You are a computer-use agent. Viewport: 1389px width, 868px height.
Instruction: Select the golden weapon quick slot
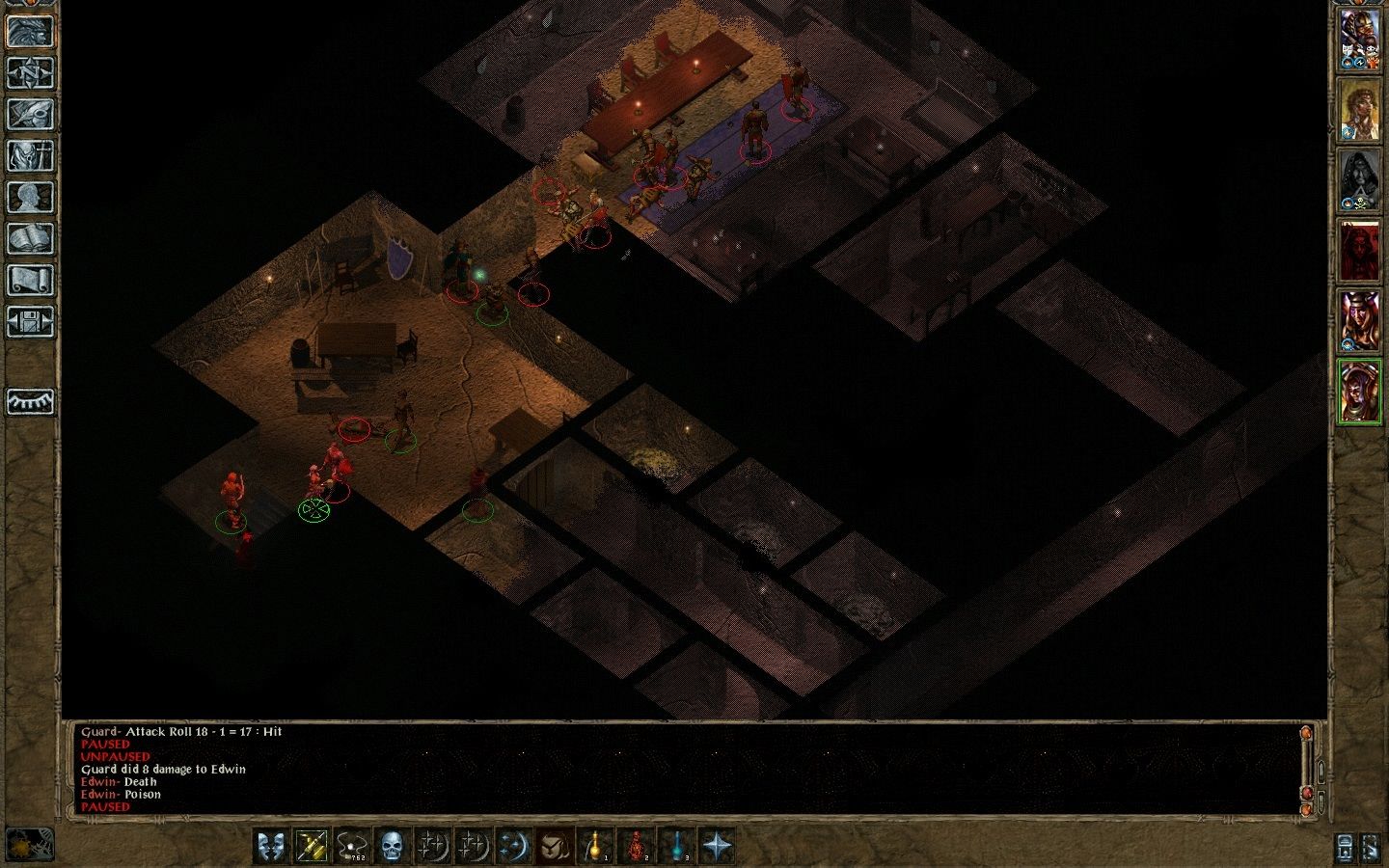(312, 846)
